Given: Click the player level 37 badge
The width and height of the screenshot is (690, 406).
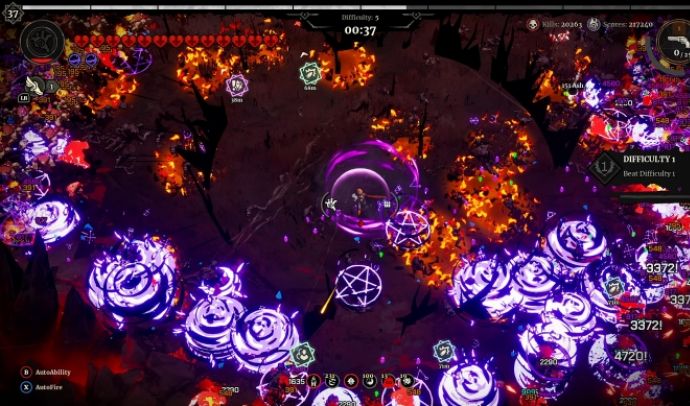Looking at the screenshot, I should [x=13, y=12].
